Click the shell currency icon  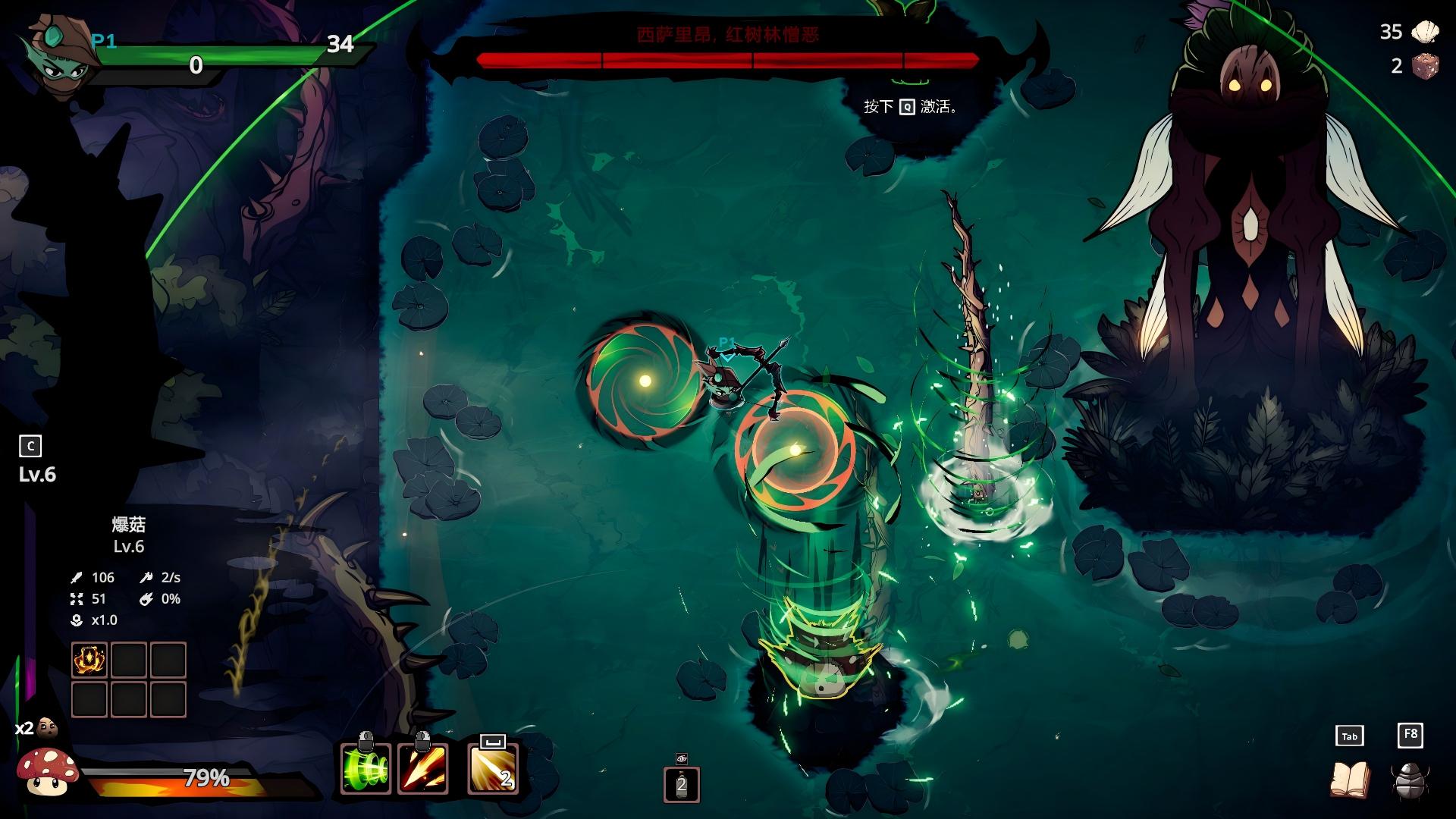coord(1425,32)
